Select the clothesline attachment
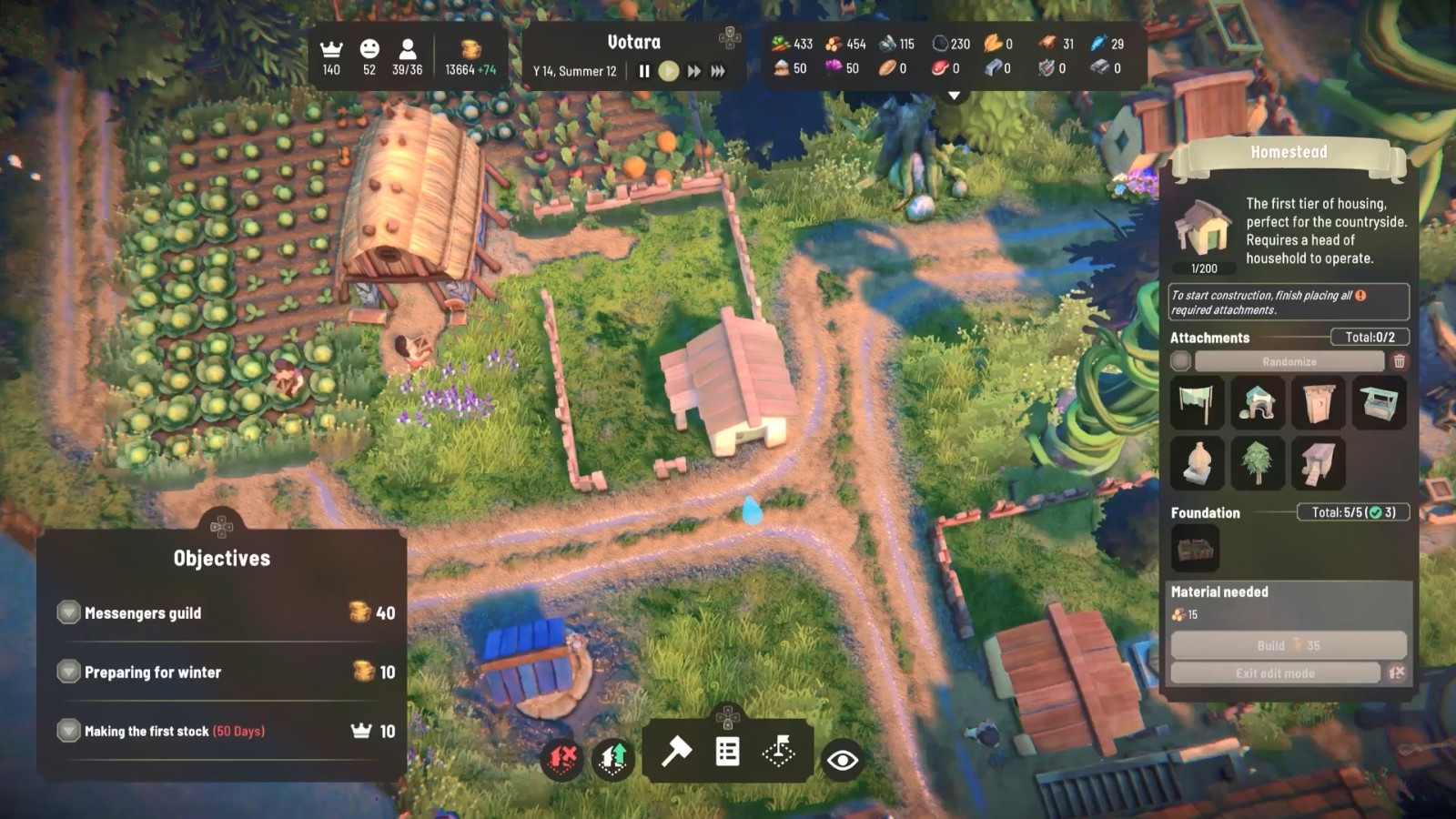Image resolution: width=1456 pixels, height=819 pixels. pyautogui.click(x=1196, y=403)
